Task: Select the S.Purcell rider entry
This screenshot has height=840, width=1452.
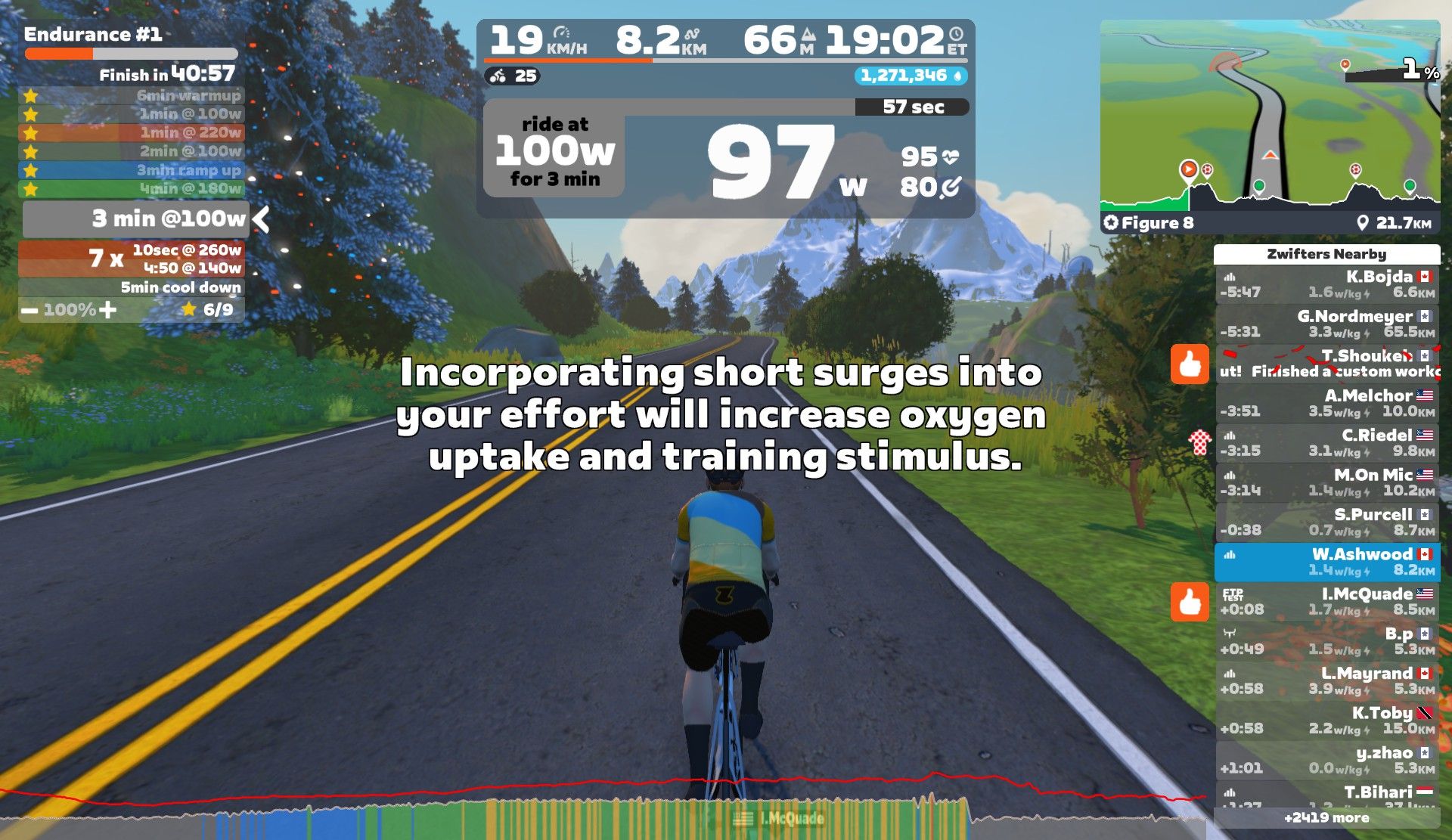Action: point(1326,522)
